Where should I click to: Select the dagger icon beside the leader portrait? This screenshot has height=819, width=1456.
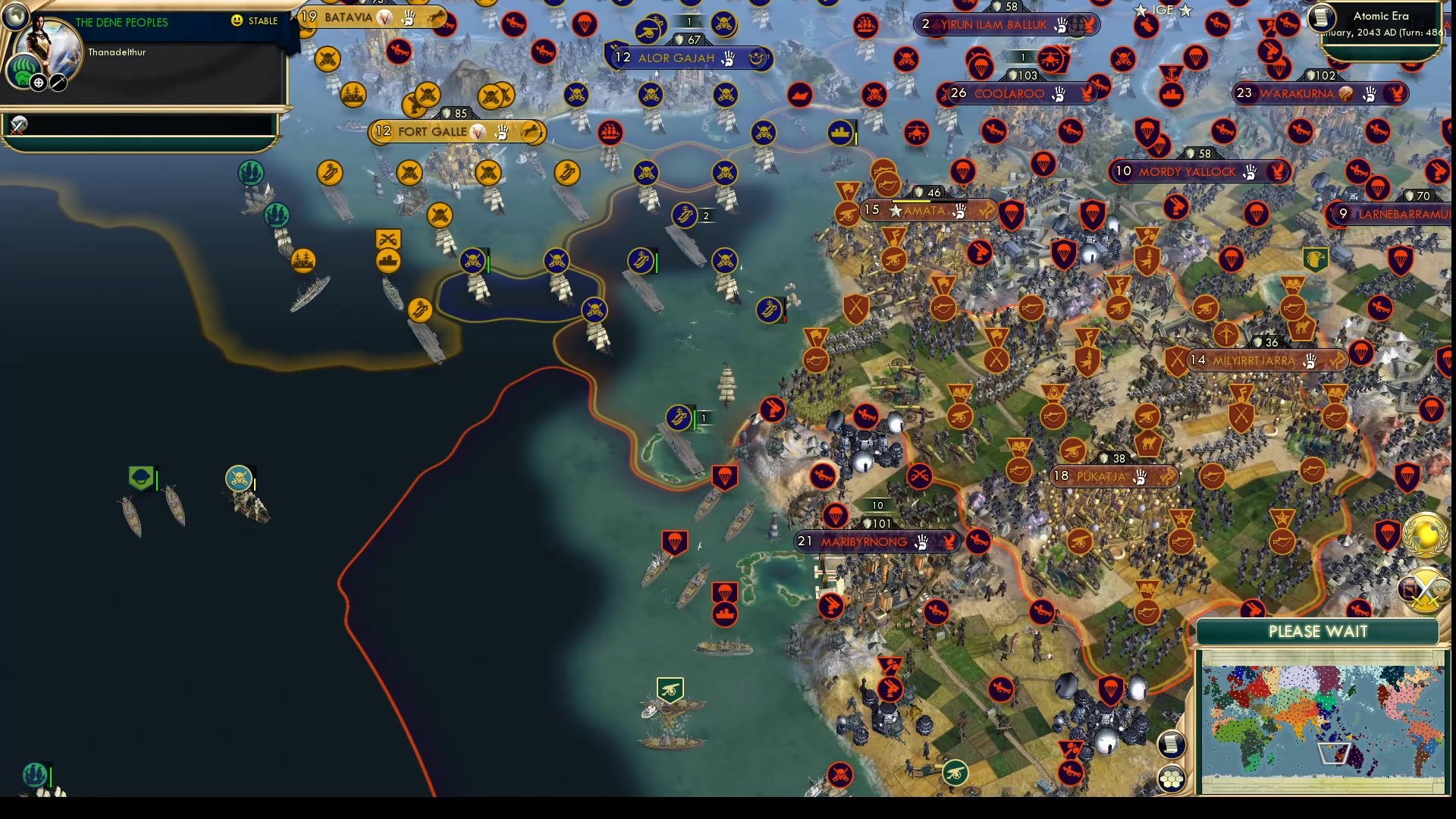click(x=58, y=83)
